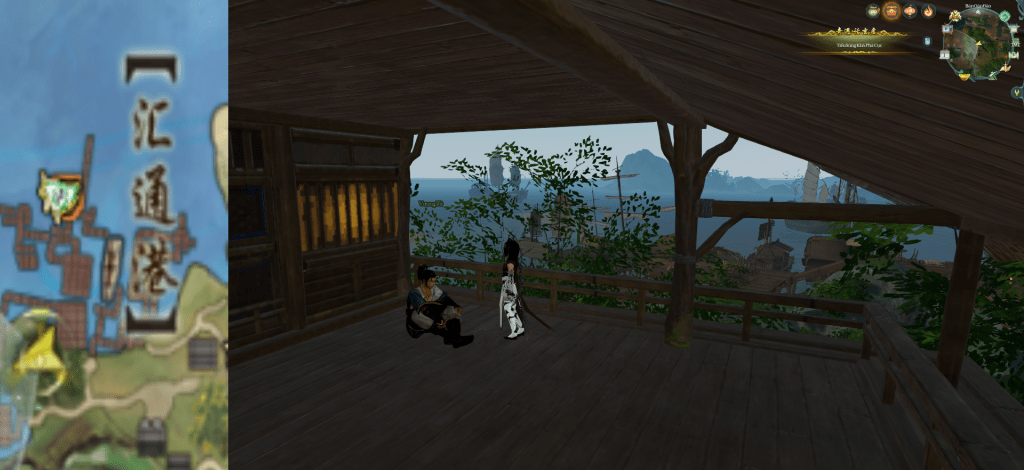The width and height of the screenshot is (1024, 470).
Task: Click the calendar icon beside the minimap
Action: 944,55
